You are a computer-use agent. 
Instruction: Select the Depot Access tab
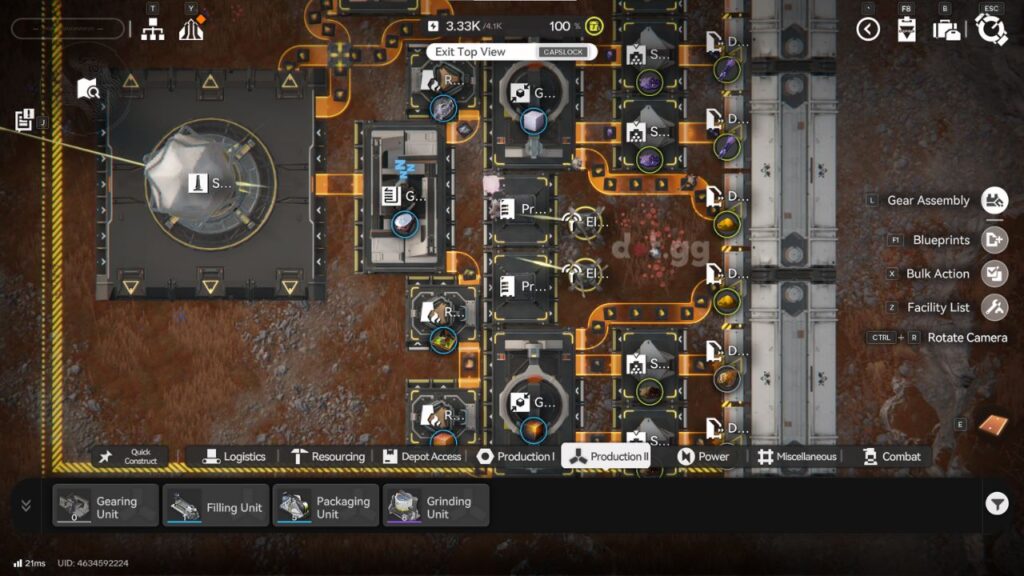[x=421, y=457]
